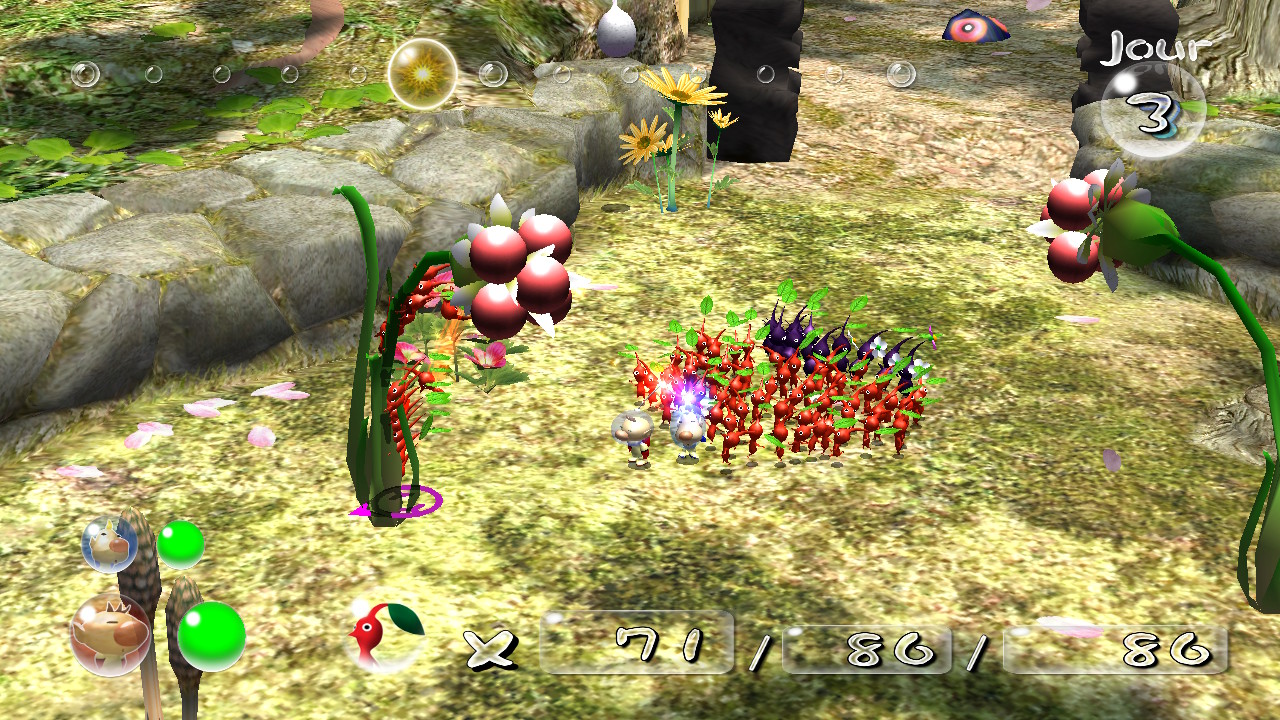This screenshot has width=1280, height=720.
Task: Click the red Pikmin type icon
Action: (386, 634)
